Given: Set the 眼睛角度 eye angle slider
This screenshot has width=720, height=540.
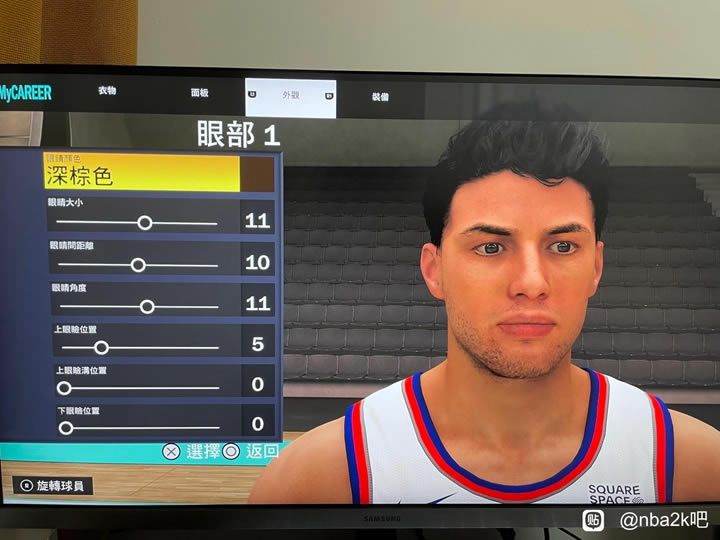Looking at the screenshot, I should coord(147,307).
